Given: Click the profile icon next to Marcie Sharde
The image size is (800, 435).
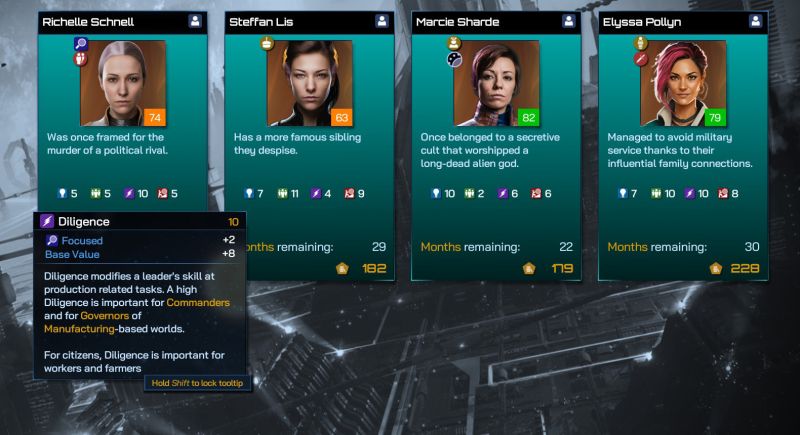Looking at the screenshot, I should point(569,21).
